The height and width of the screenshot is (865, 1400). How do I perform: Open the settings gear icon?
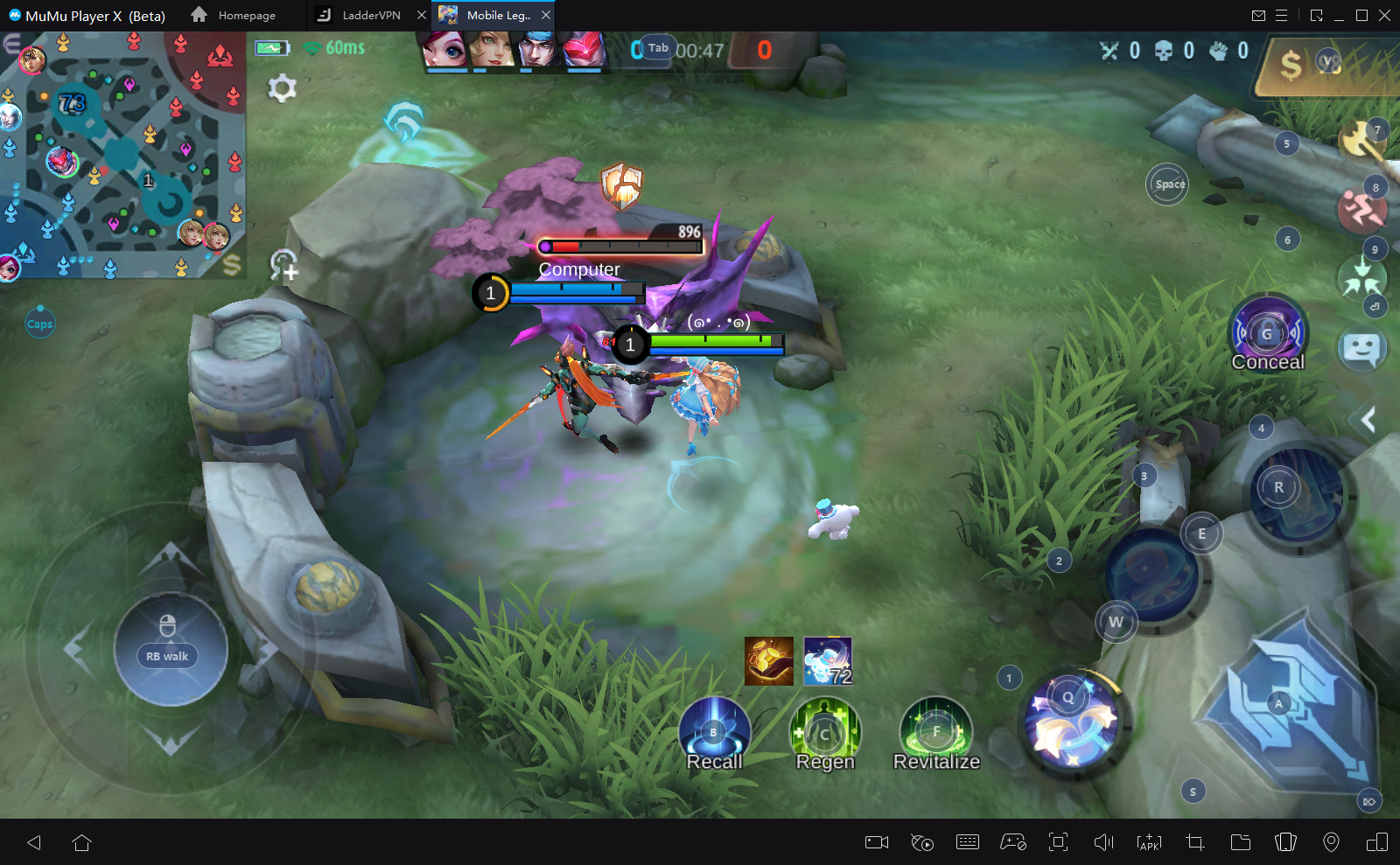click(x=282, y=88)
